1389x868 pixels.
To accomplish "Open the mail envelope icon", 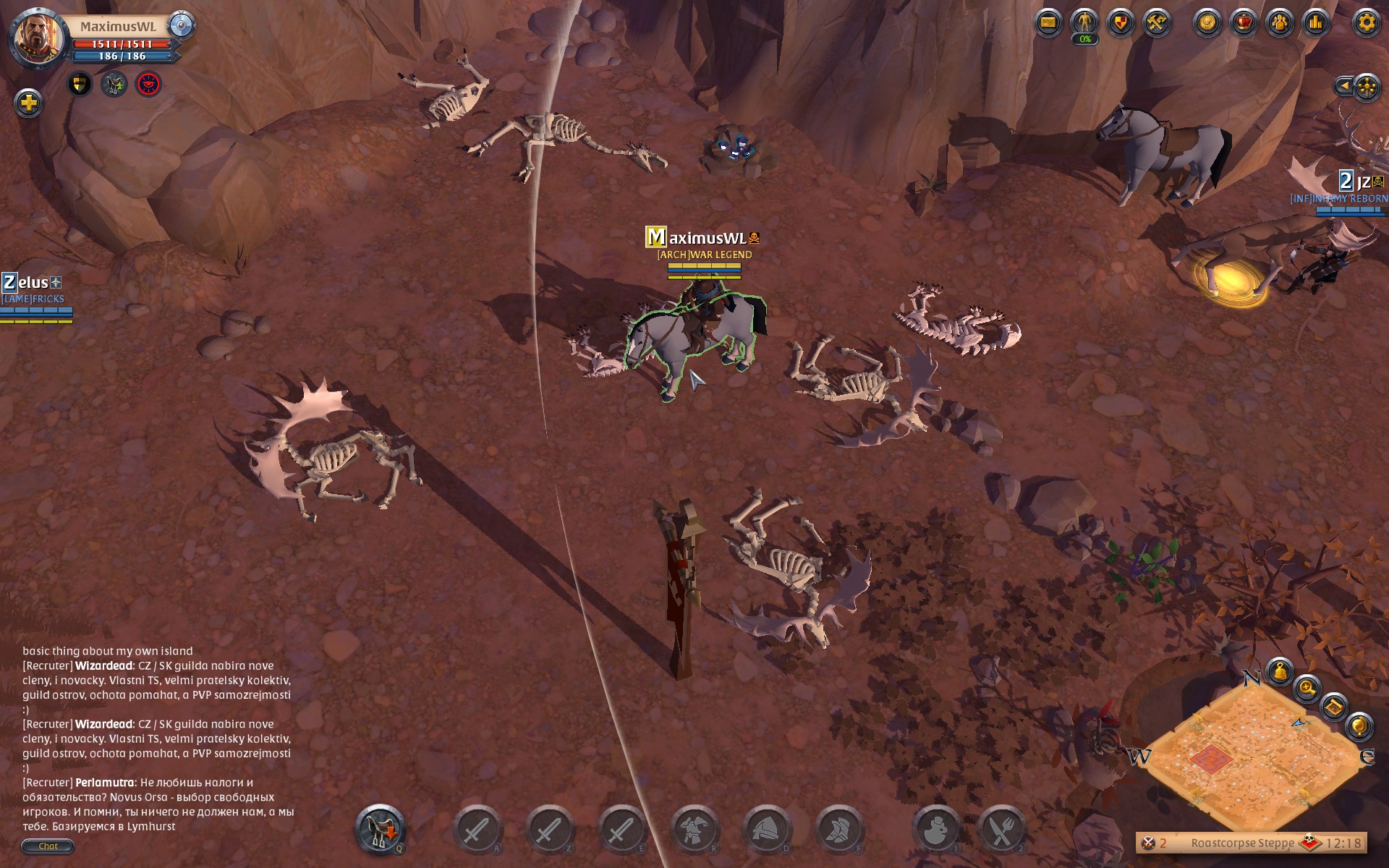I will pyautogui.click(x=1048, y=22).
